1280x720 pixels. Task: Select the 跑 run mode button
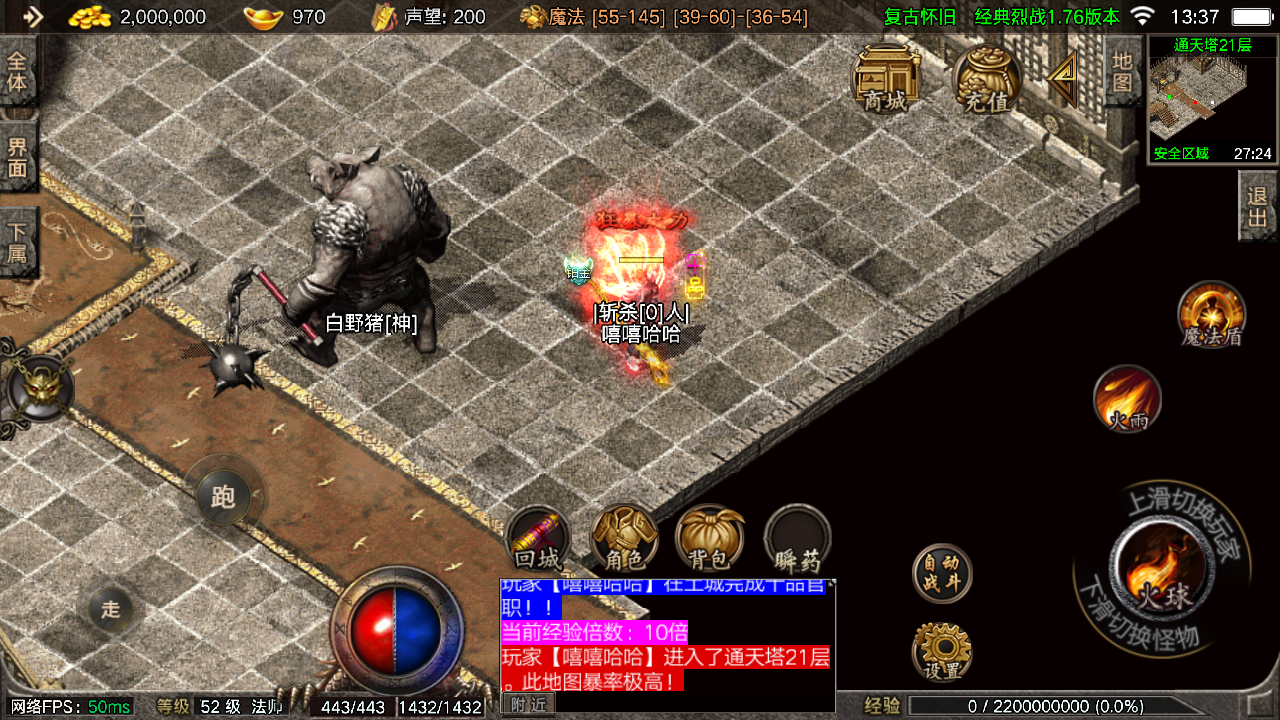coord(223,497)
